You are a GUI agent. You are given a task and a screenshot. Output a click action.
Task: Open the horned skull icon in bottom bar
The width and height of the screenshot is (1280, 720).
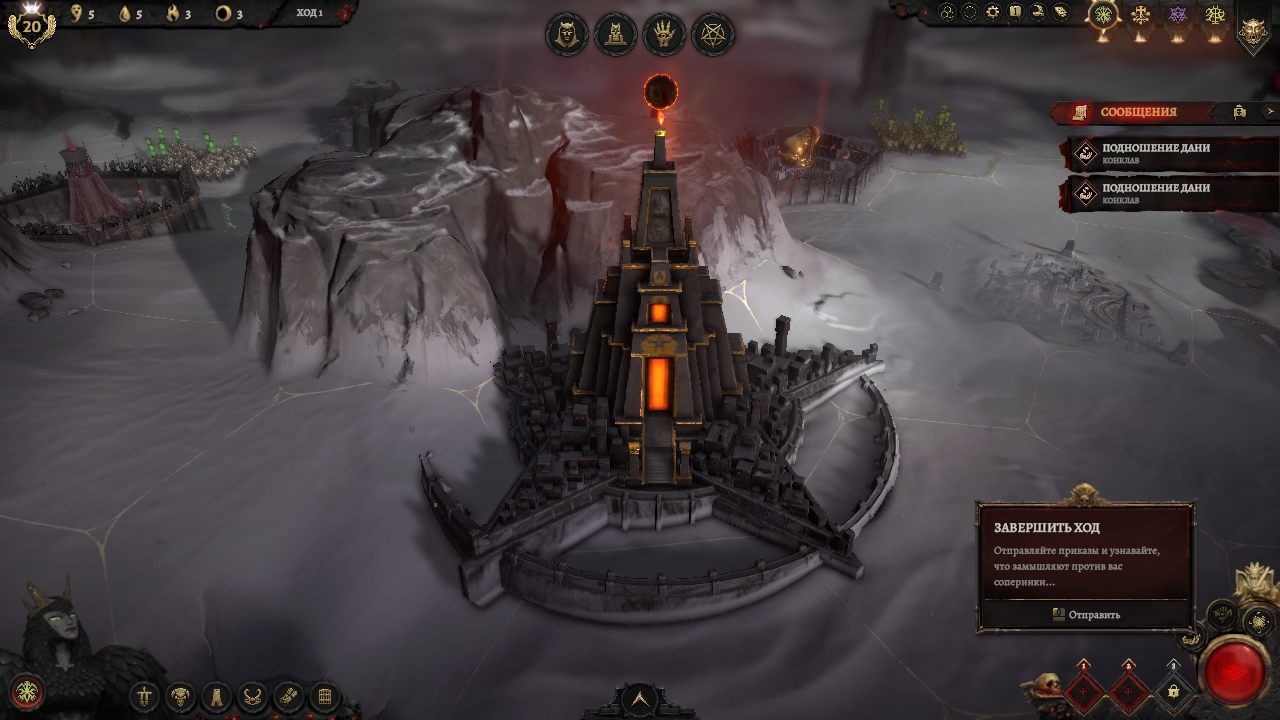[x=181, y=696]
